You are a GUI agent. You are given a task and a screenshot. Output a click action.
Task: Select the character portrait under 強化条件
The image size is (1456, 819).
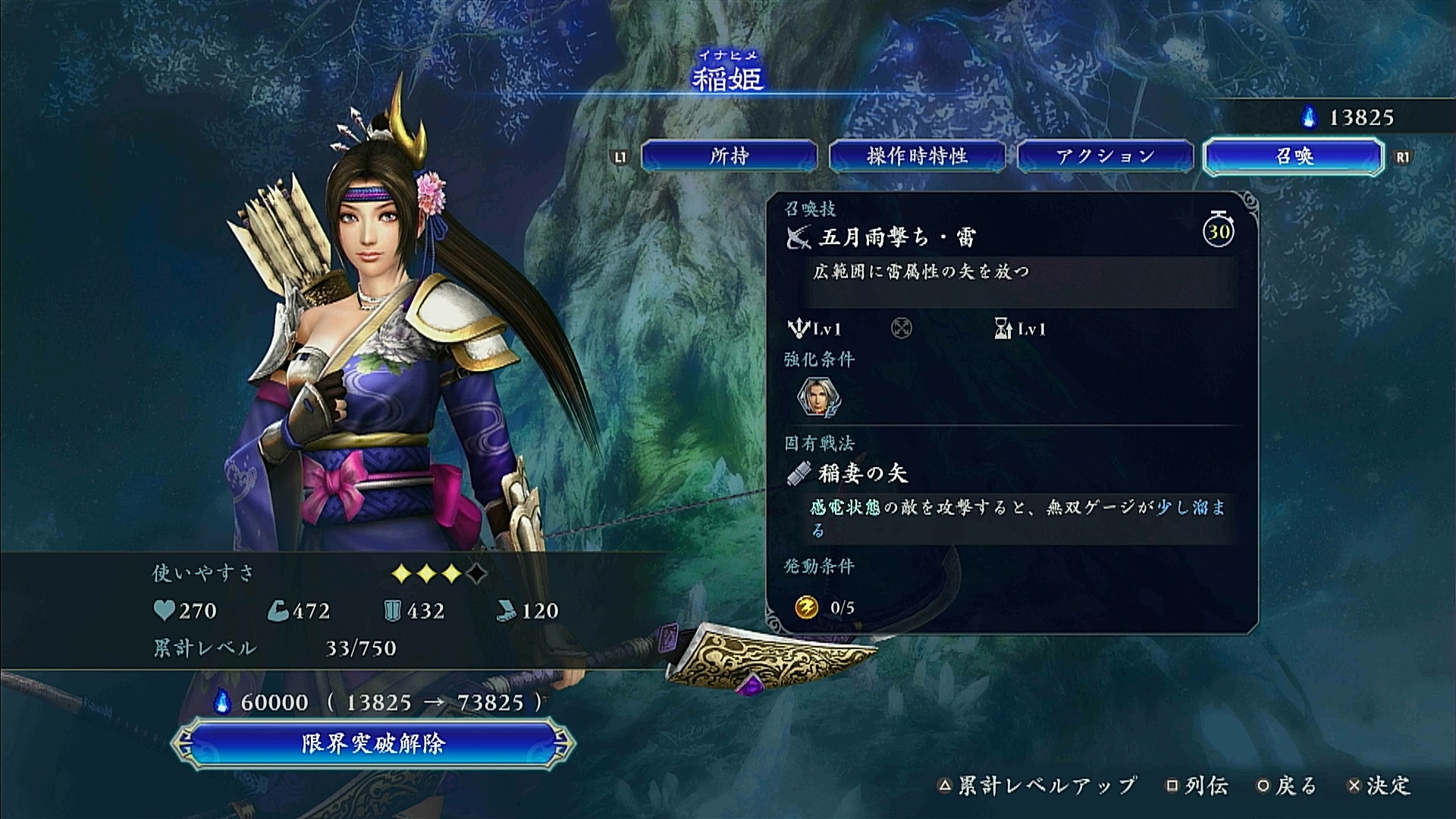[x=818, y=397]
